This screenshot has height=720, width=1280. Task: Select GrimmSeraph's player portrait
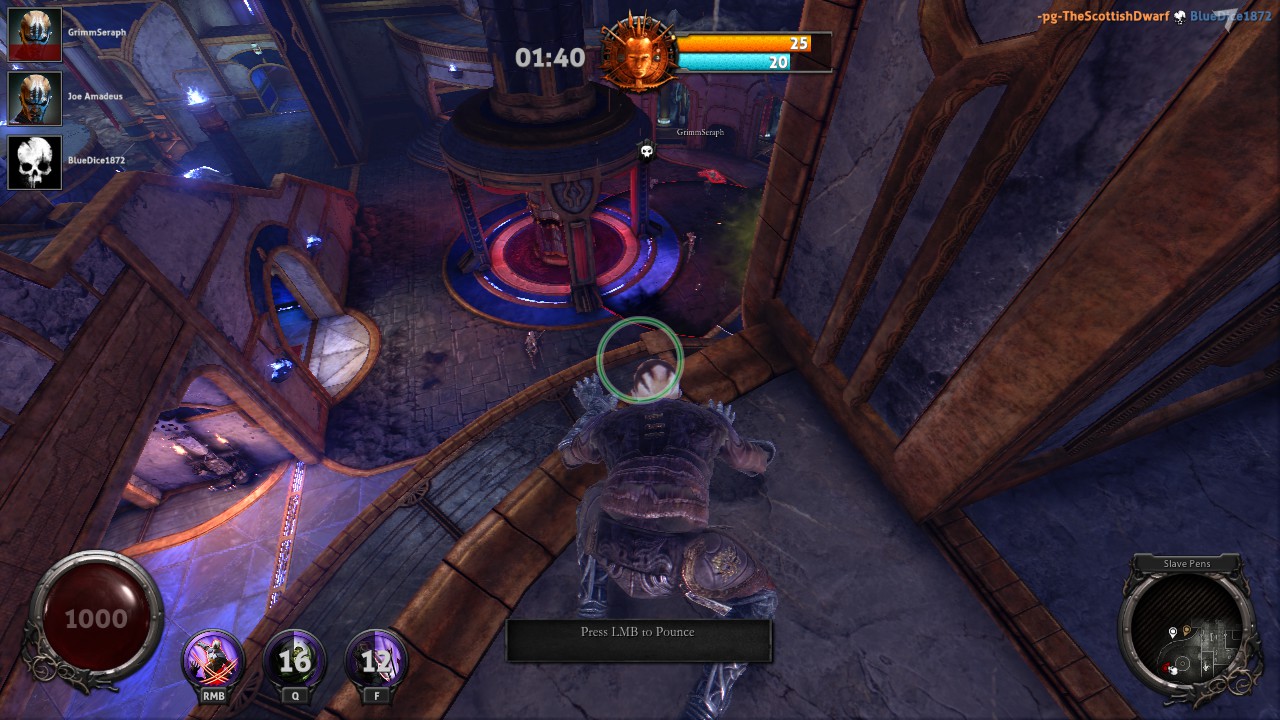[x=35, y=35]
